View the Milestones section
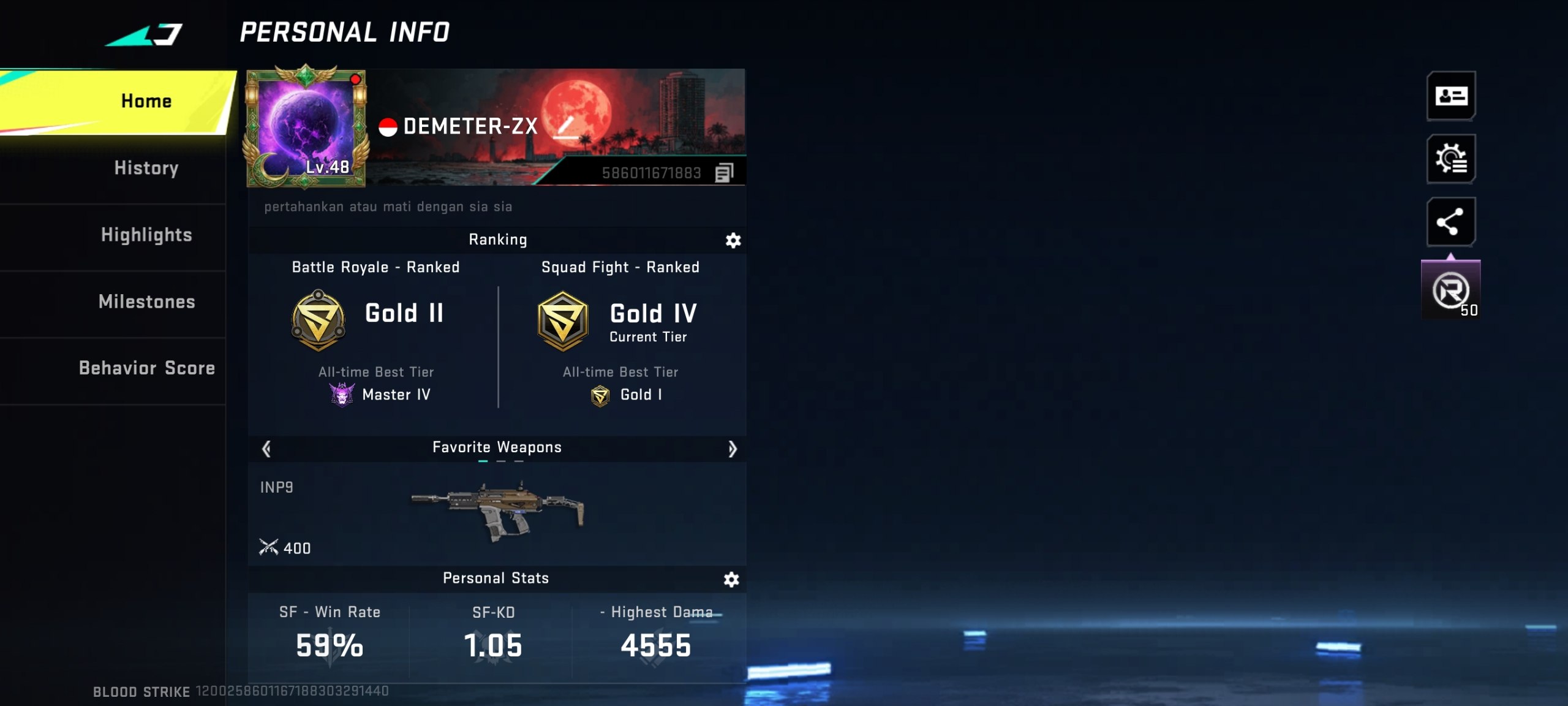This screenshot has height=706, width=1568. point(146,302)
